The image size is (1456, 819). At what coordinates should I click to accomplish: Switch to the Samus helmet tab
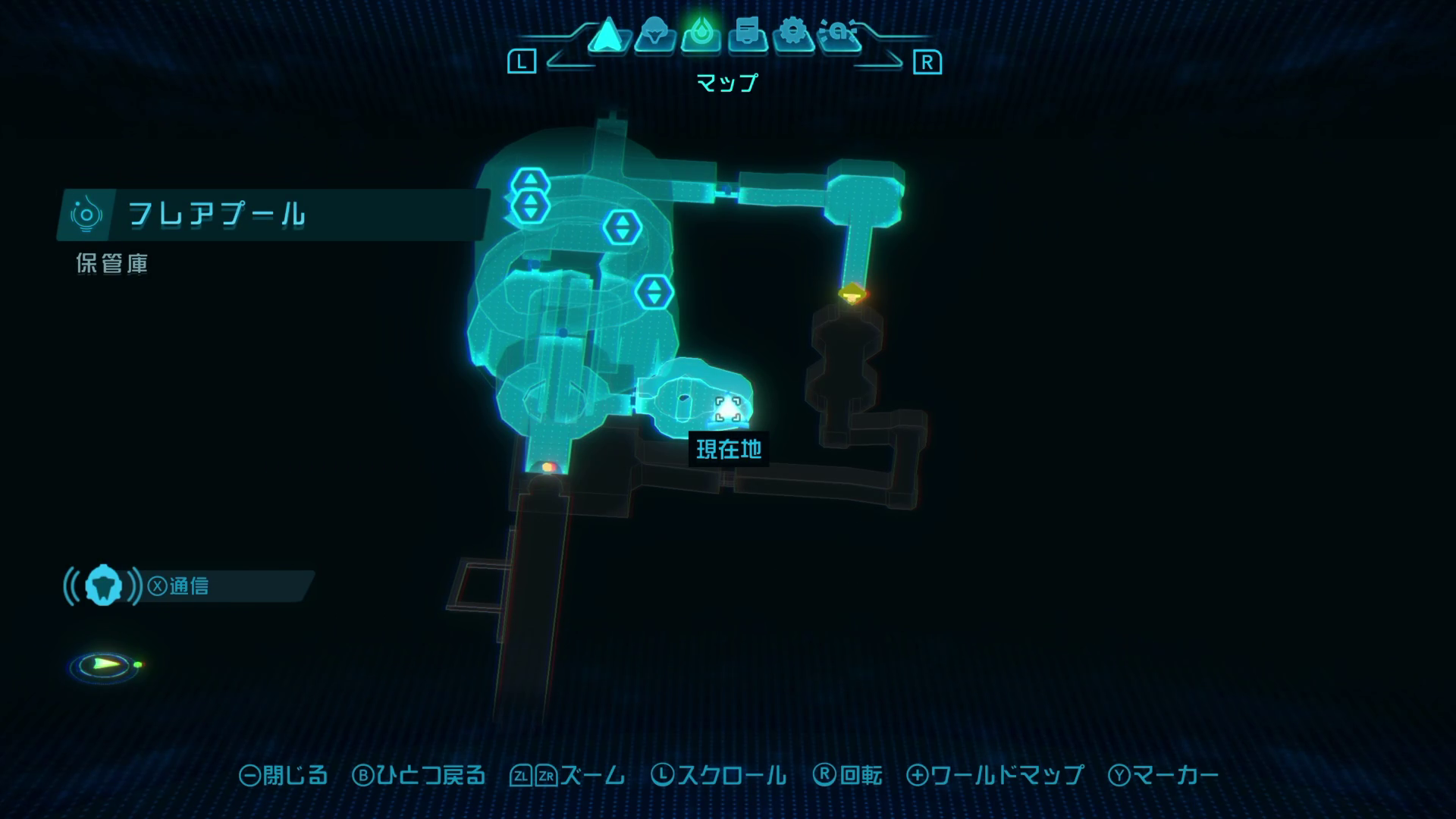(x=654, y=35)
